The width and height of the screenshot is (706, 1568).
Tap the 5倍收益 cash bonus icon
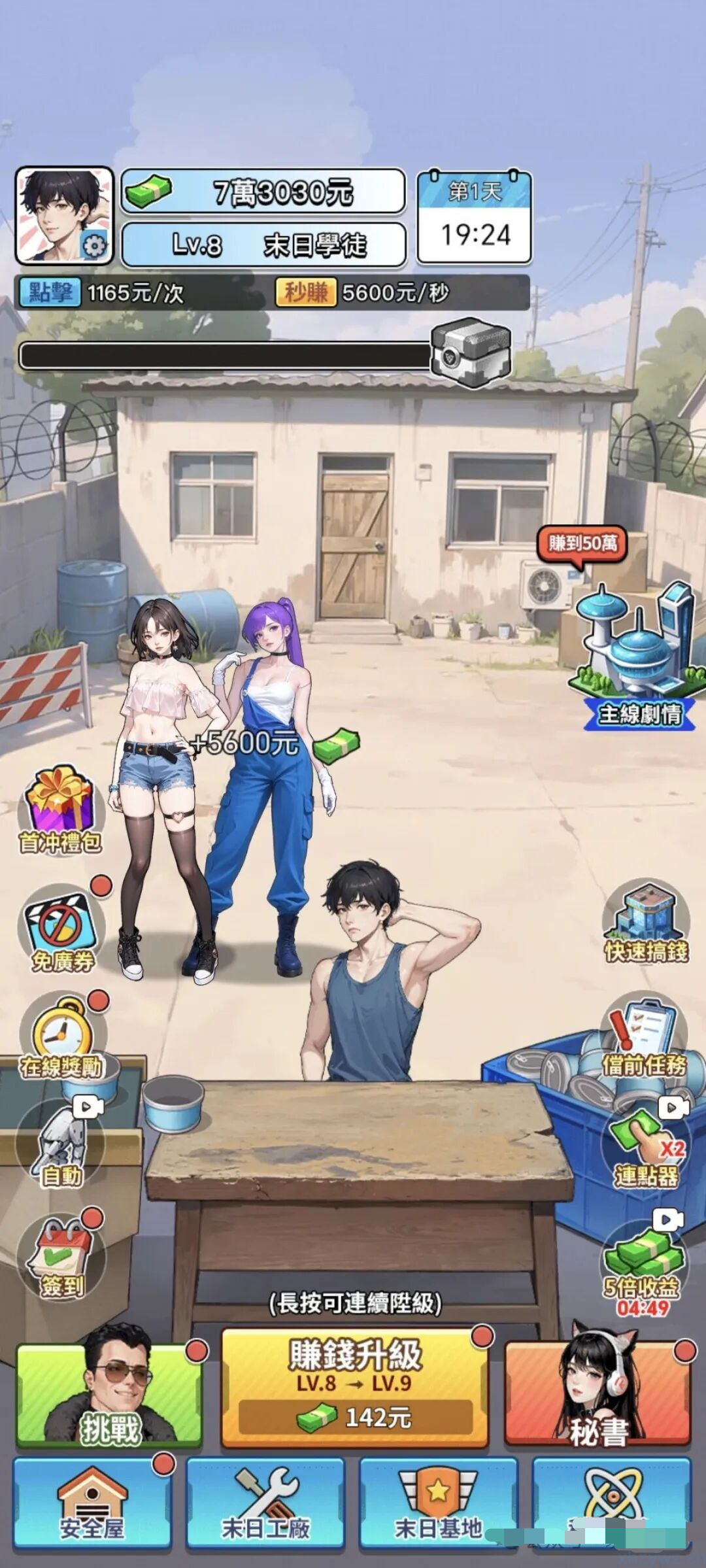pyautogui.click(x=642, y=1262)
